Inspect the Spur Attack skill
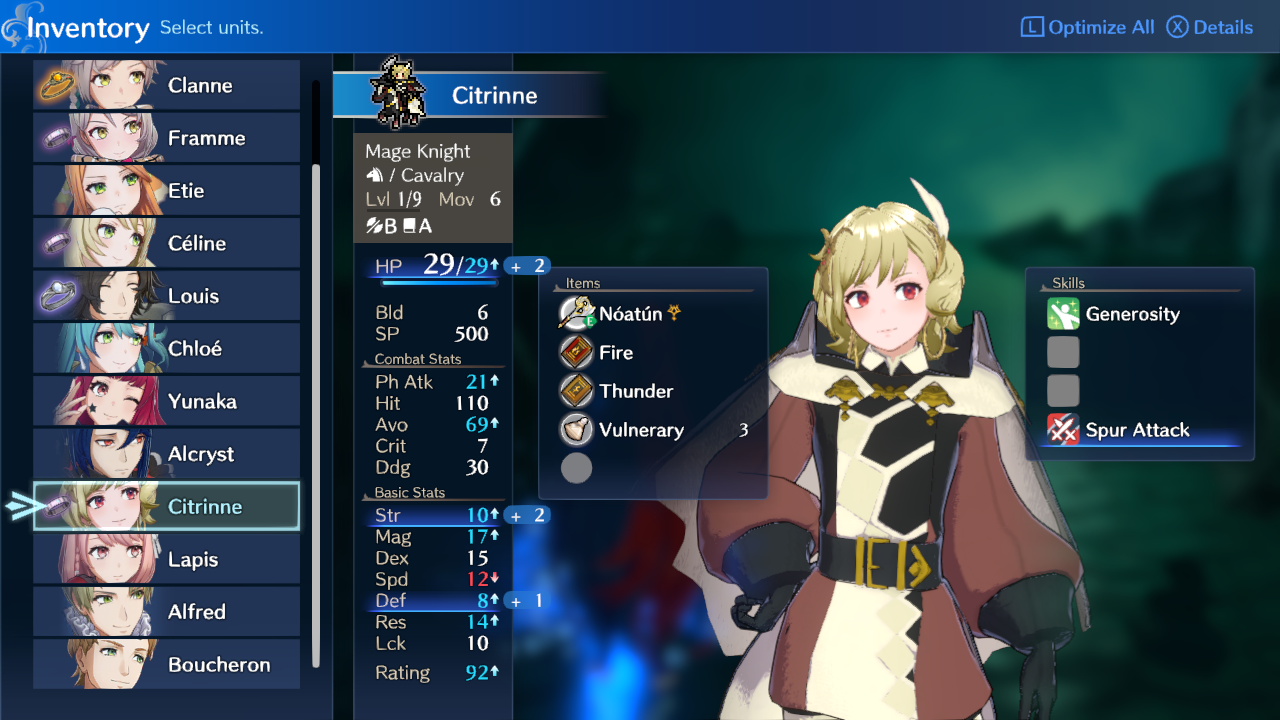 [x=1137, y=430]
